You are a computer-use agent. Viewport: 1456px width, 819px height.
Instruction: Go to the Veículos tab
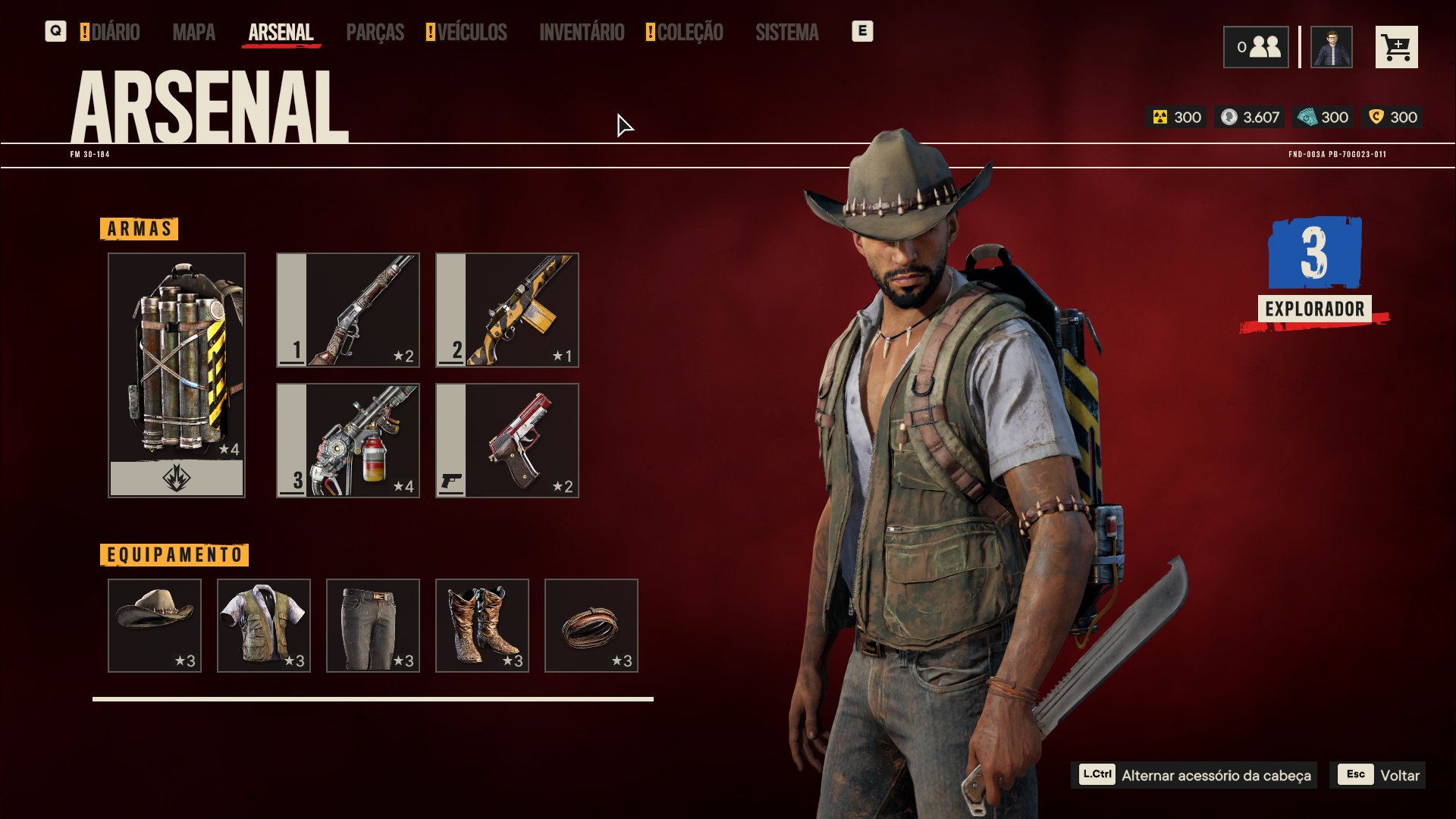(471, 33)
